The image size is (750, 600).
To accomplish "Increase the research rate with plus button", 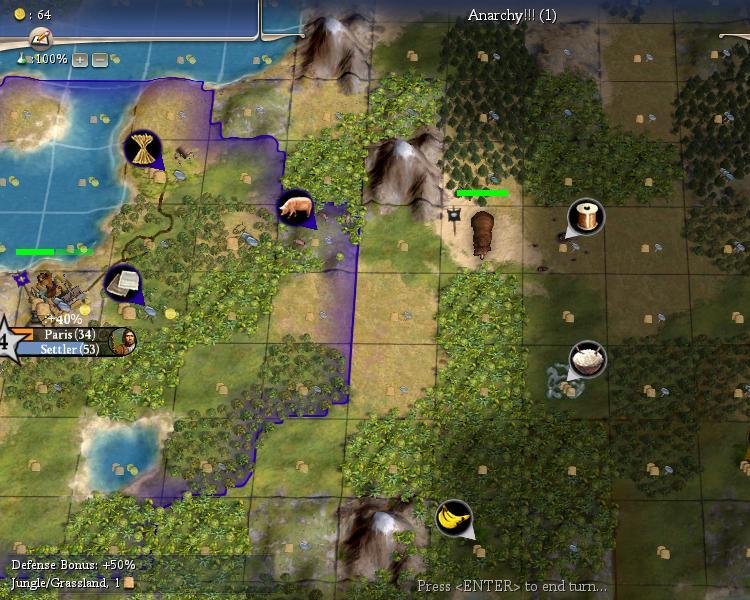I will (80, 60).
